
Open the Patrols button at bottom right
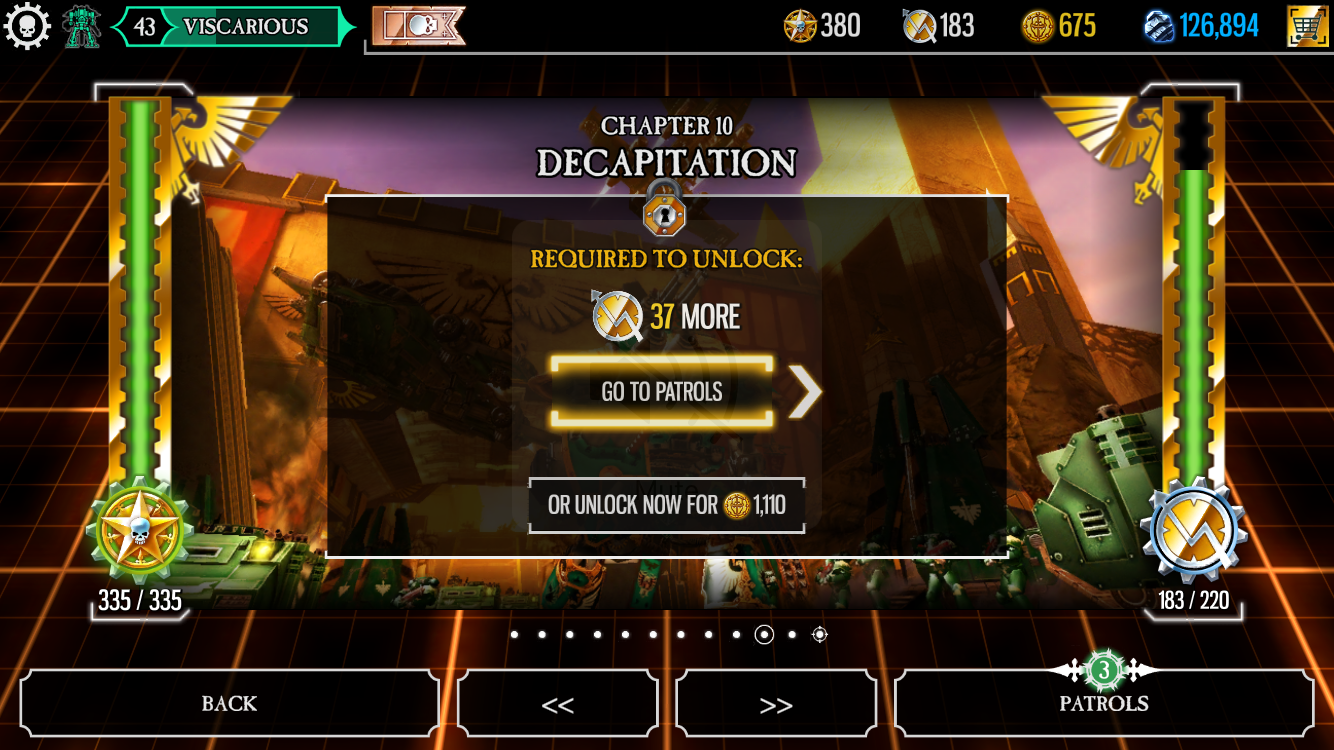tap(1103, 703)
